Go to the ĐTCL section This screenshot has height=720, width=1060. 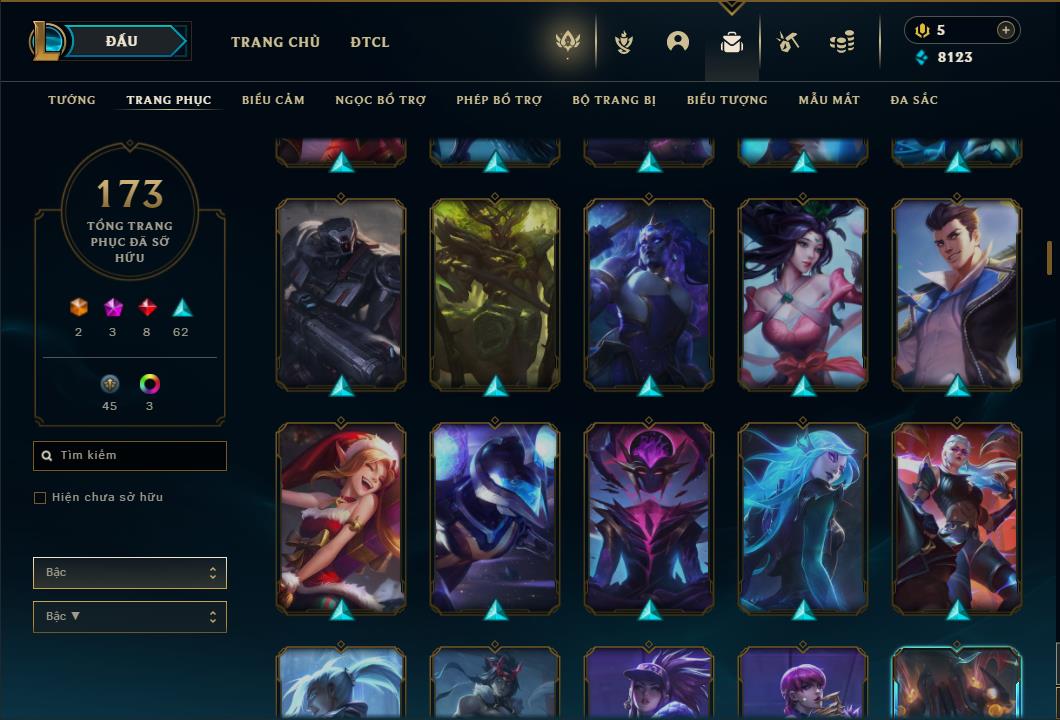click(x=370, y=42)
